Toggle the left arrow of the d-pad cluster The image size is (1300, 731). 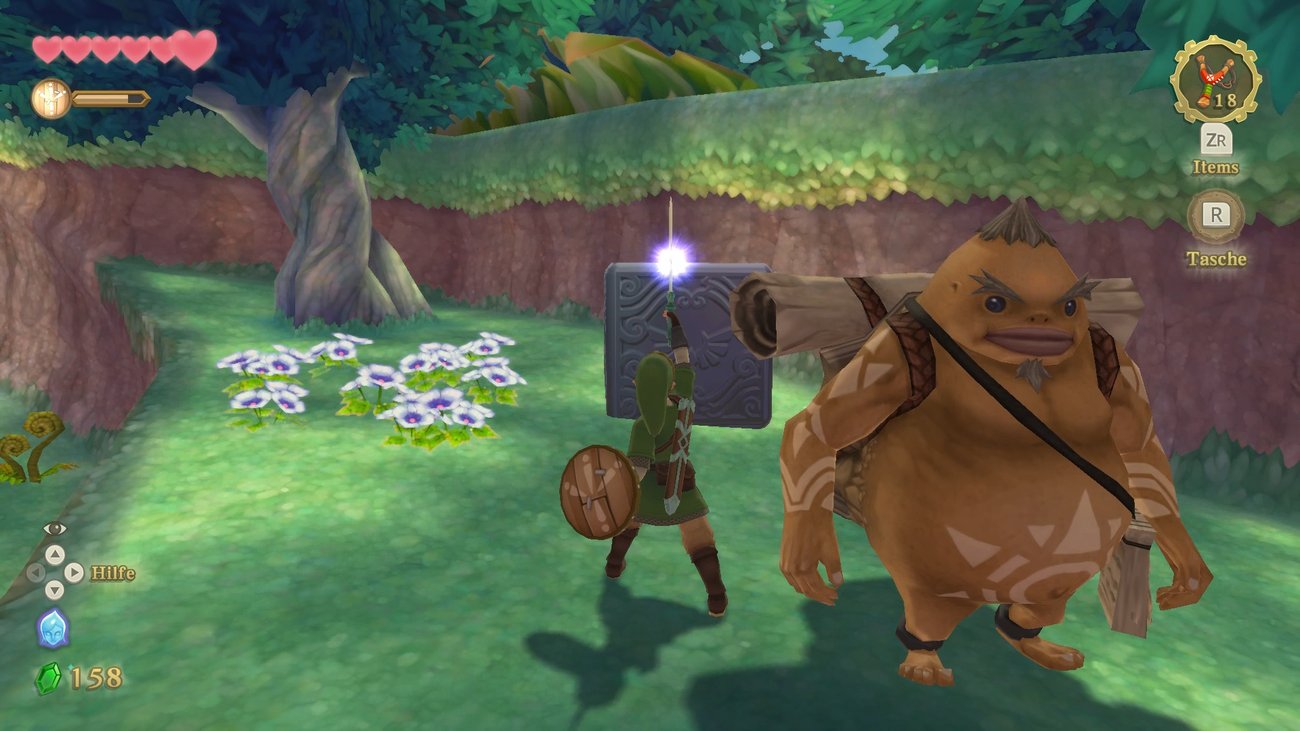36,572
